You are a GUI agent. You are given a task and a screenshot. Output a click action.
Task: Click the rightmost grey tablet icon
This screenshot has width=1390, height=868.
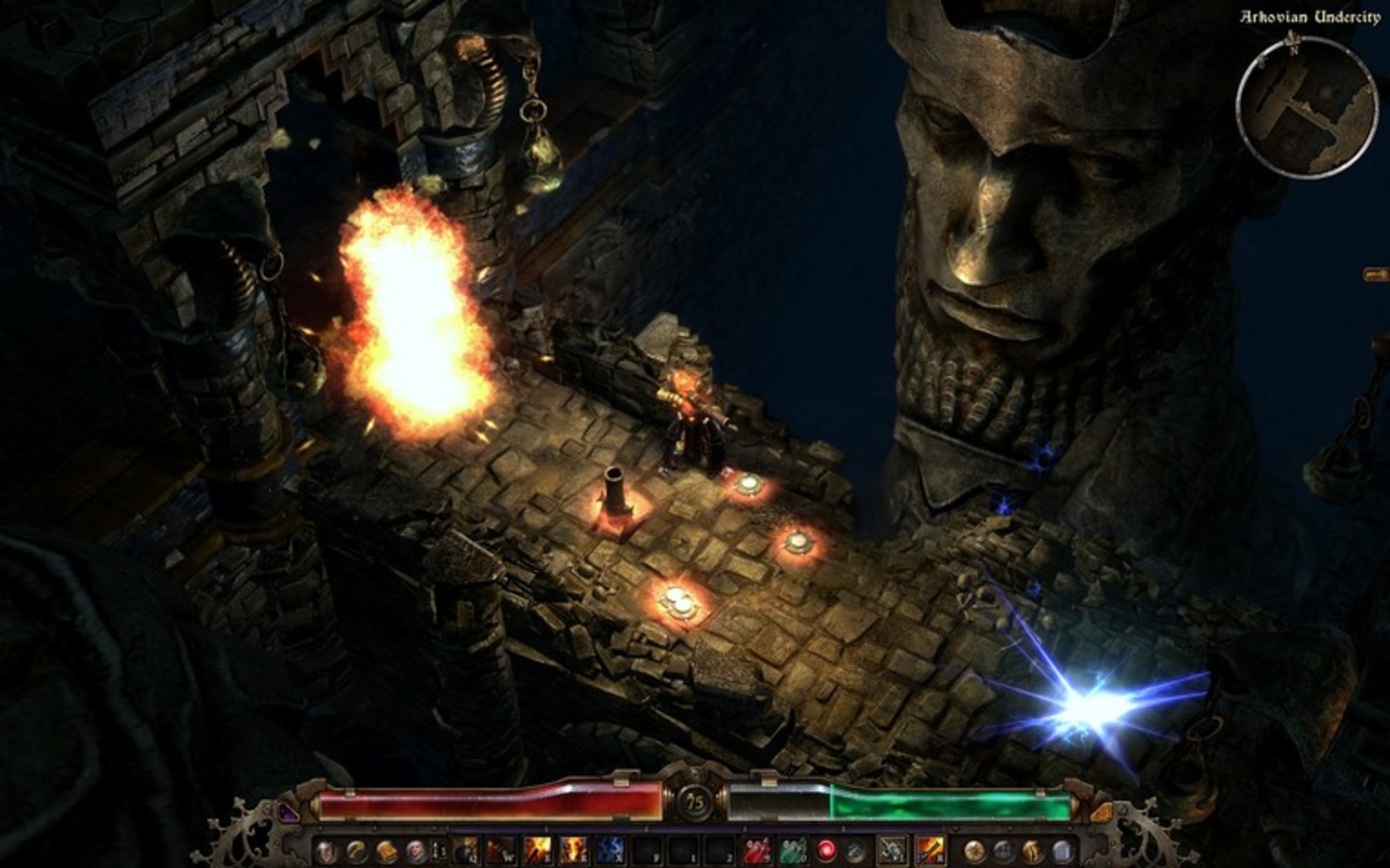tap(1063, 851)
